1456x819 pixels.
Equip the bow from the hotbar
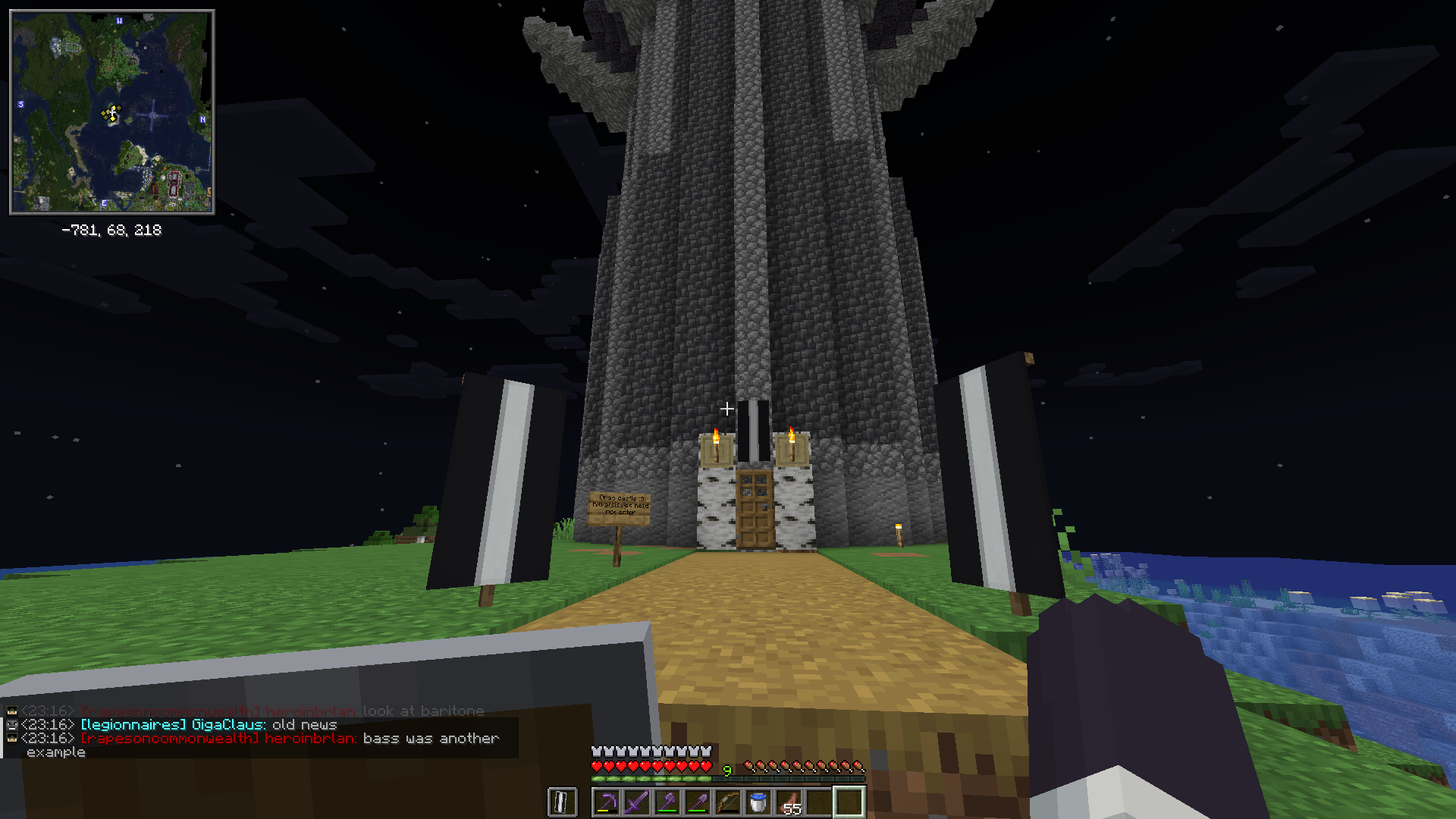728,802
